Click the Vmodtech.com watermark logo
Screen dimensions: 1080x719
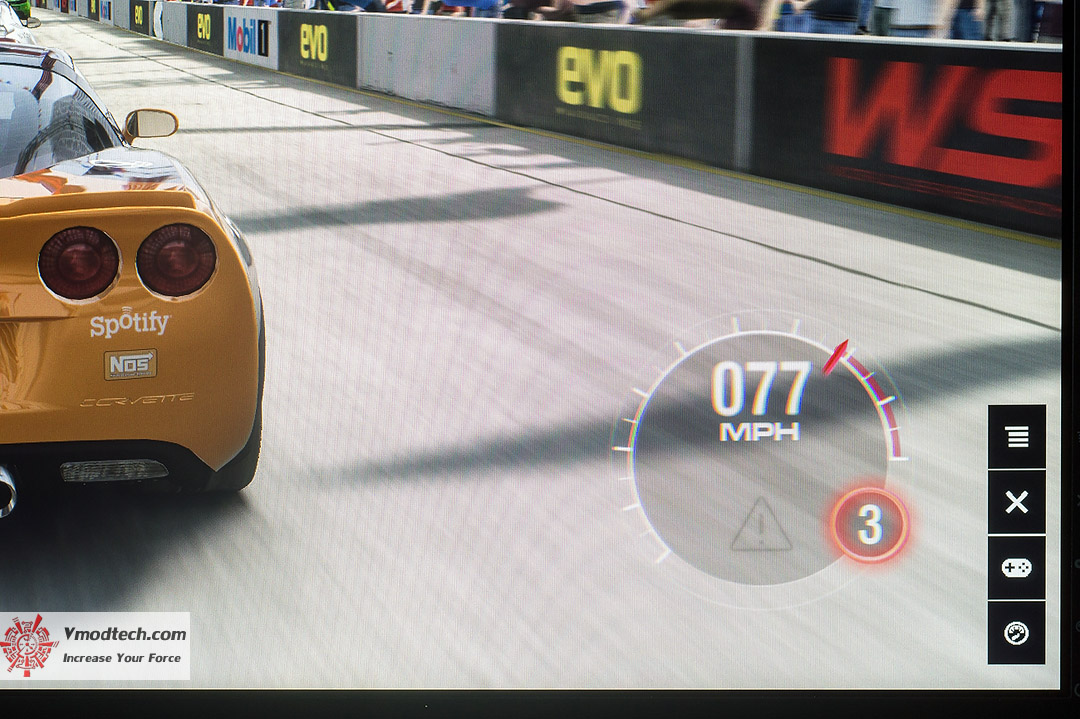tap(95, 645)
